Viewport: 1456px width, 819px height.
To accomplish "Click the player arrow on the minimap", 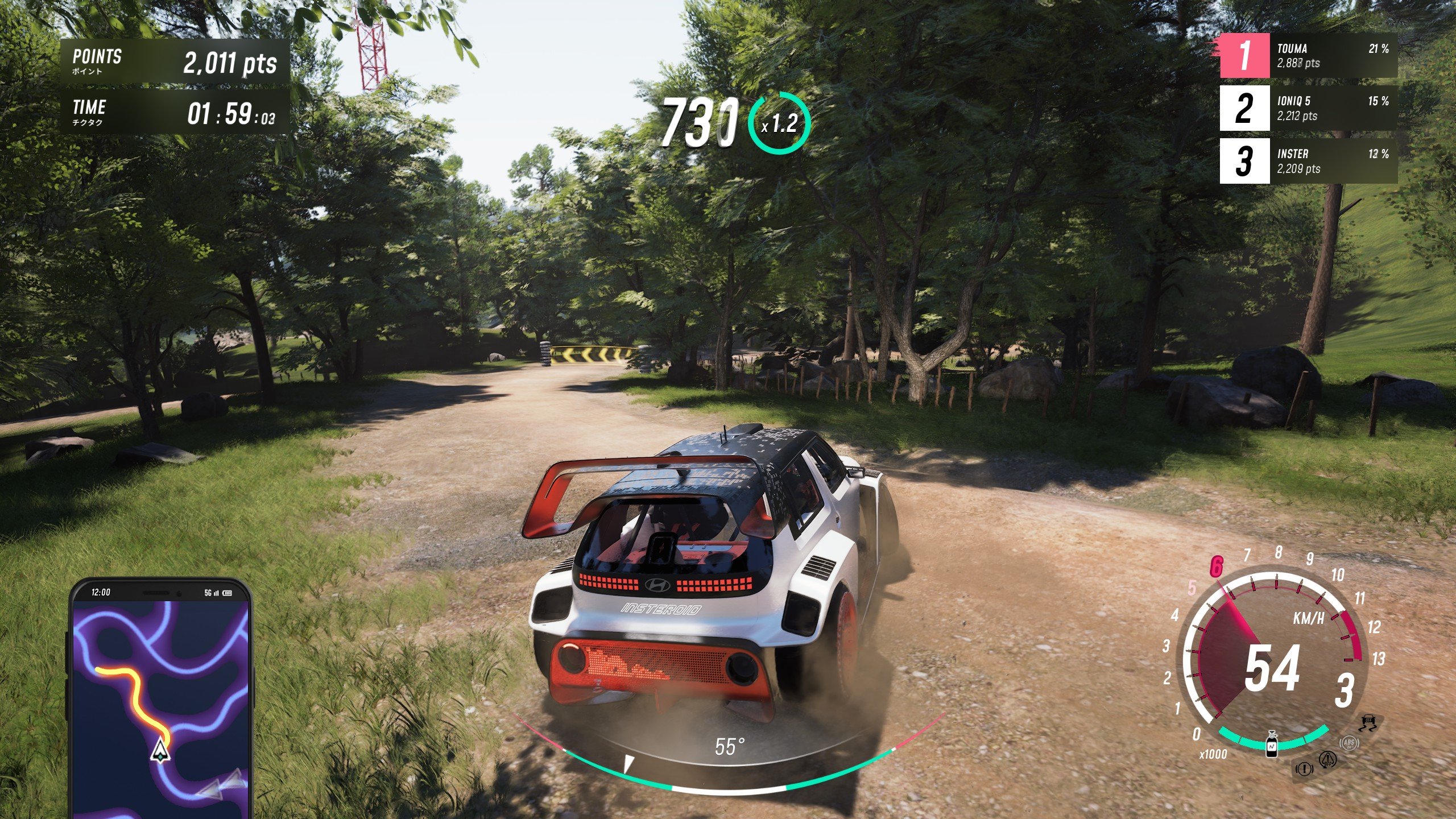I will coord(161,750).
